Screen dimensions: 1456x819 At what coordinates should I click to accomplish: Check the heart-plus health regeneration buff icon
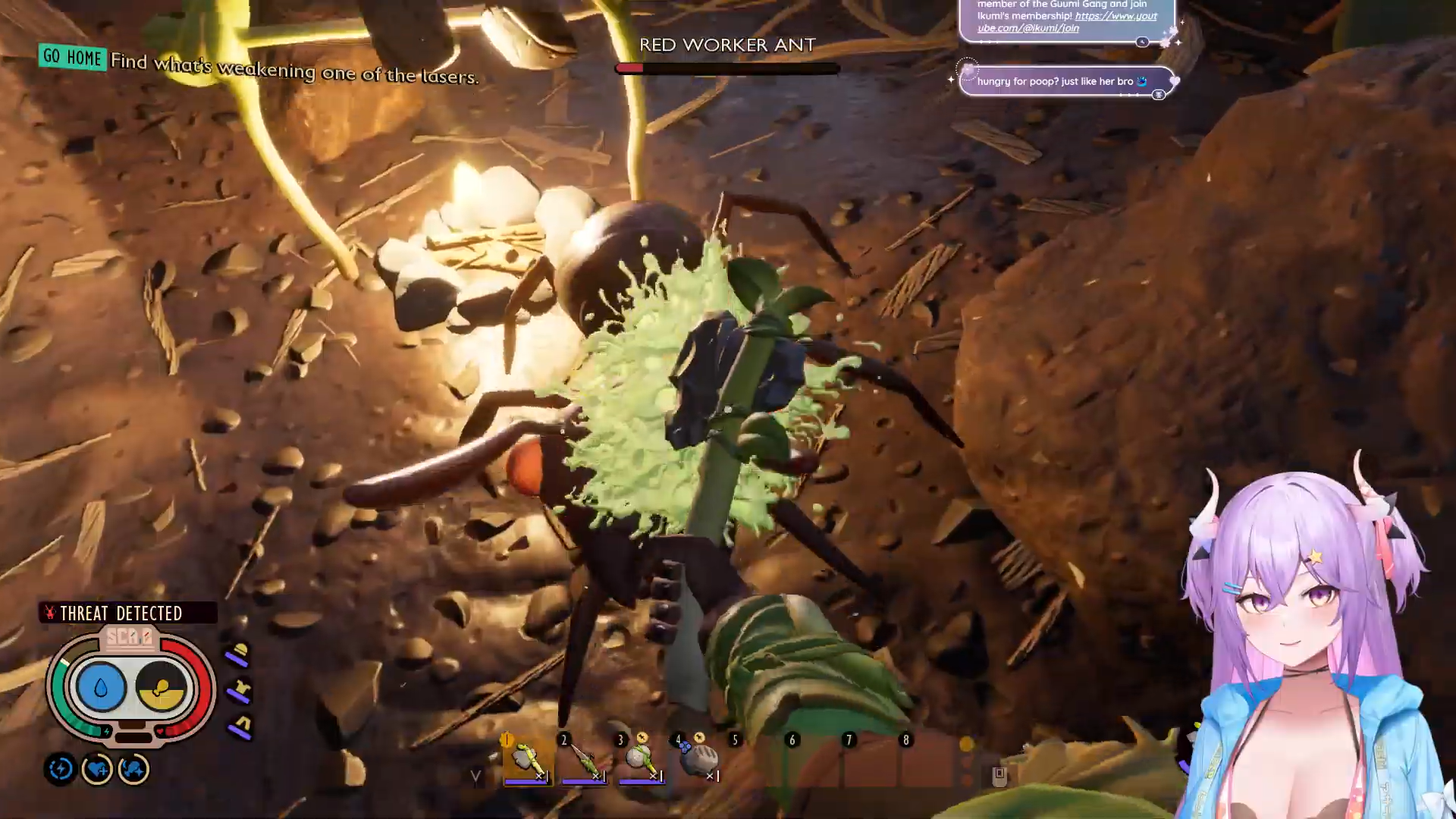tap(97, 770)
